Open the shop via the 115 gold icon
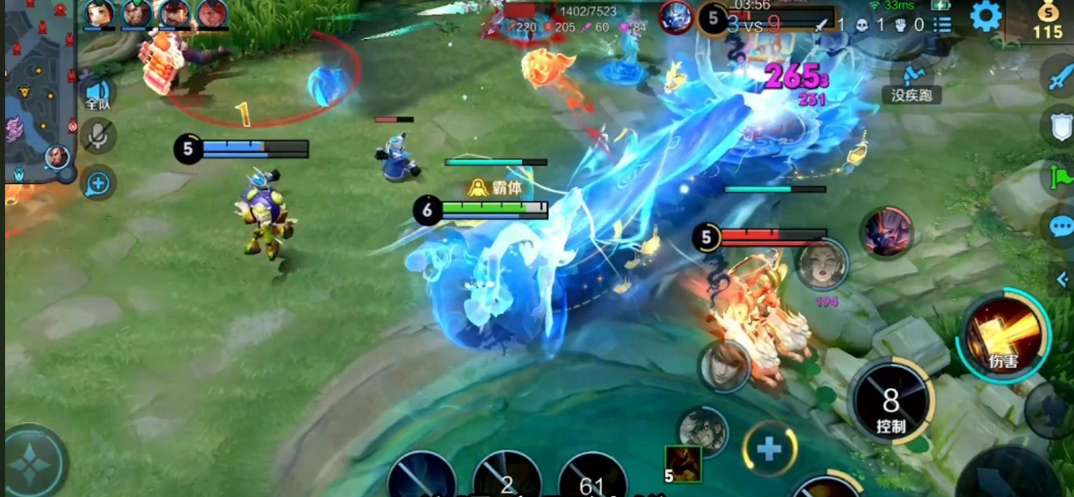1074x497 pixels. tap(1047, 20)
